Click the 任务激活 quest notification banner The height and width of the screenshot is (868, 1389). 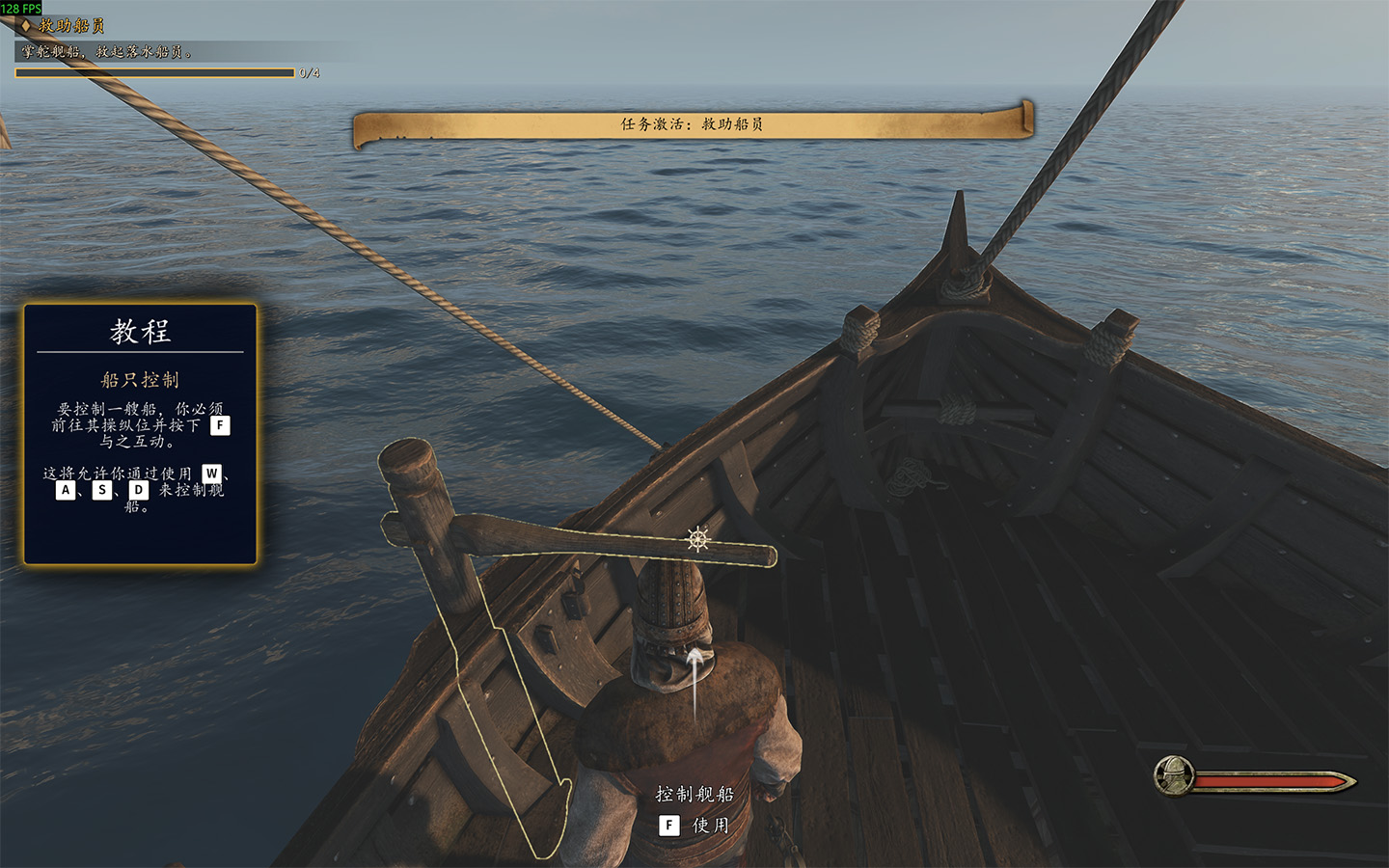coord(692,124)
